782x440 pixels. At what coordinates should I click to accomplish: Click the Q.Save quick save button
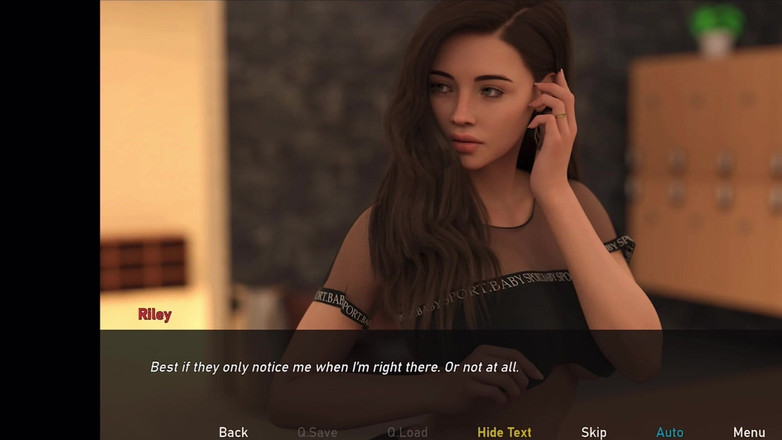317,432
